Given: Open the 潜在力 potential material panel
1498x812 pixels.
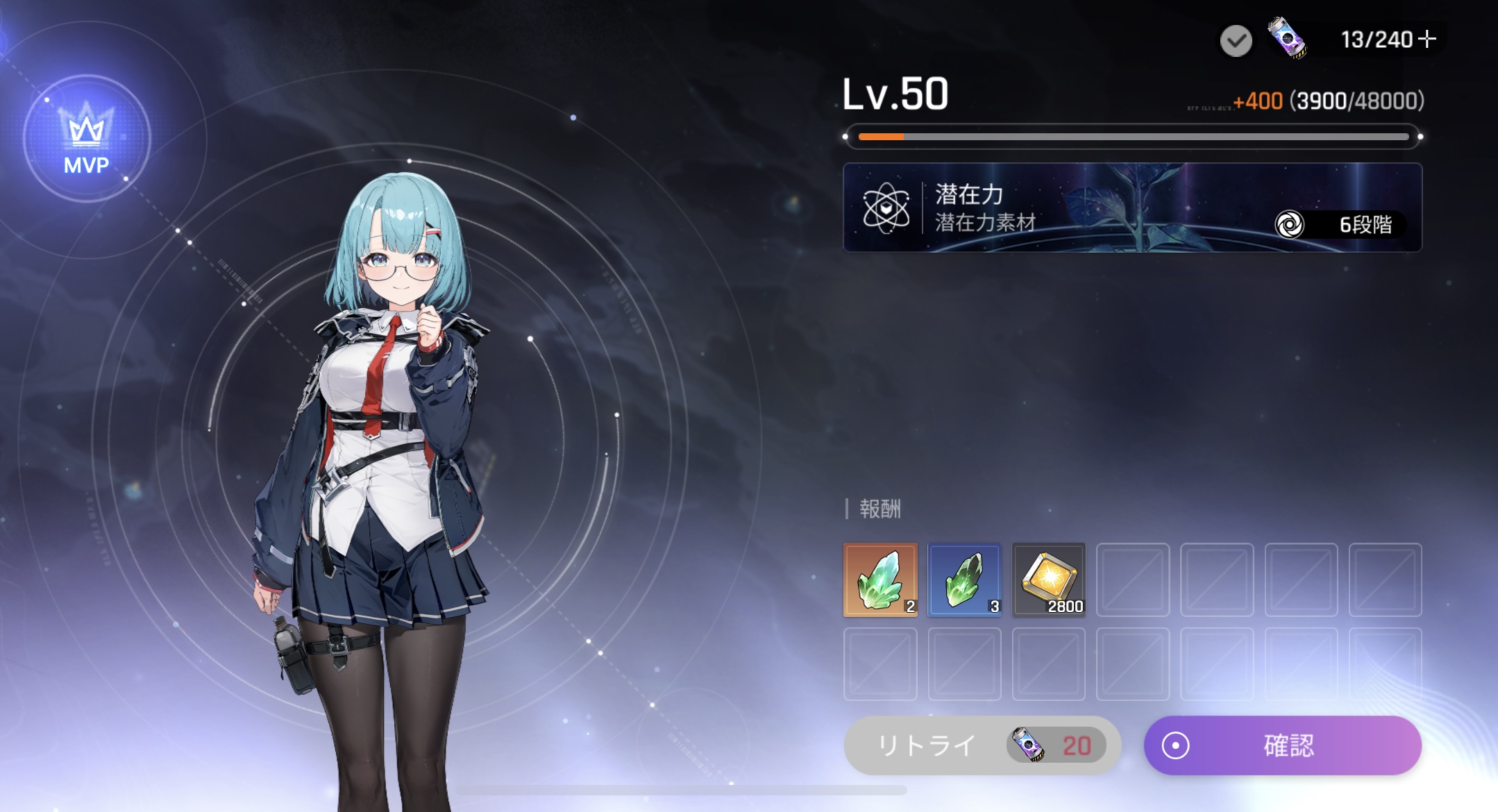Looking at the screenshot, I should point(1132,208).
